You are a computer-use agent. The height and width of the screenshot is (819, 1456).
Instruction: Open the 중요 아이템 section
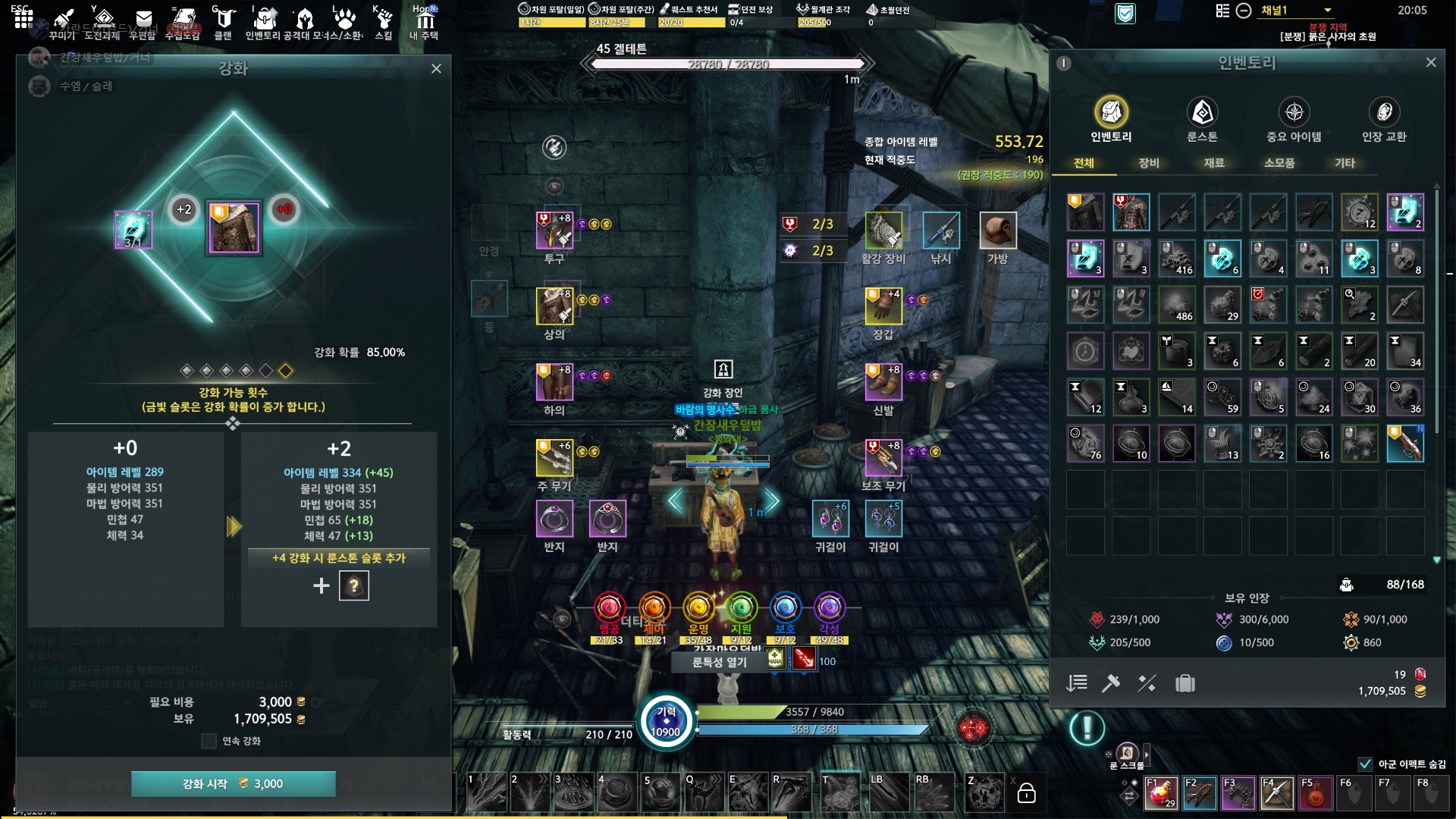click(1294, 121)
